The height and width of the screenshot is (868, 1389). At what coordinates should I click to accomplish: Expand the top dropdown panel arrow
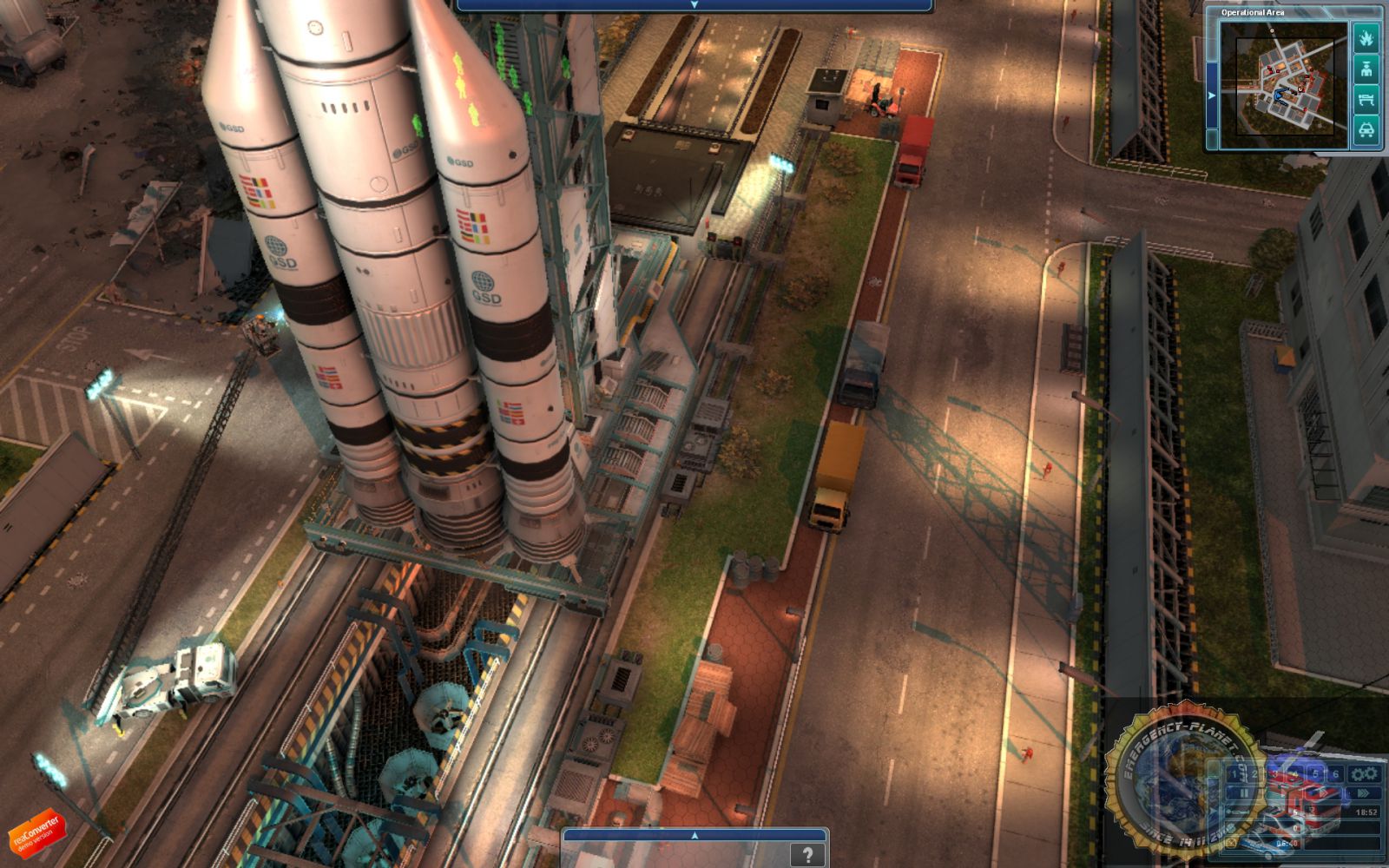click(694, 5)
